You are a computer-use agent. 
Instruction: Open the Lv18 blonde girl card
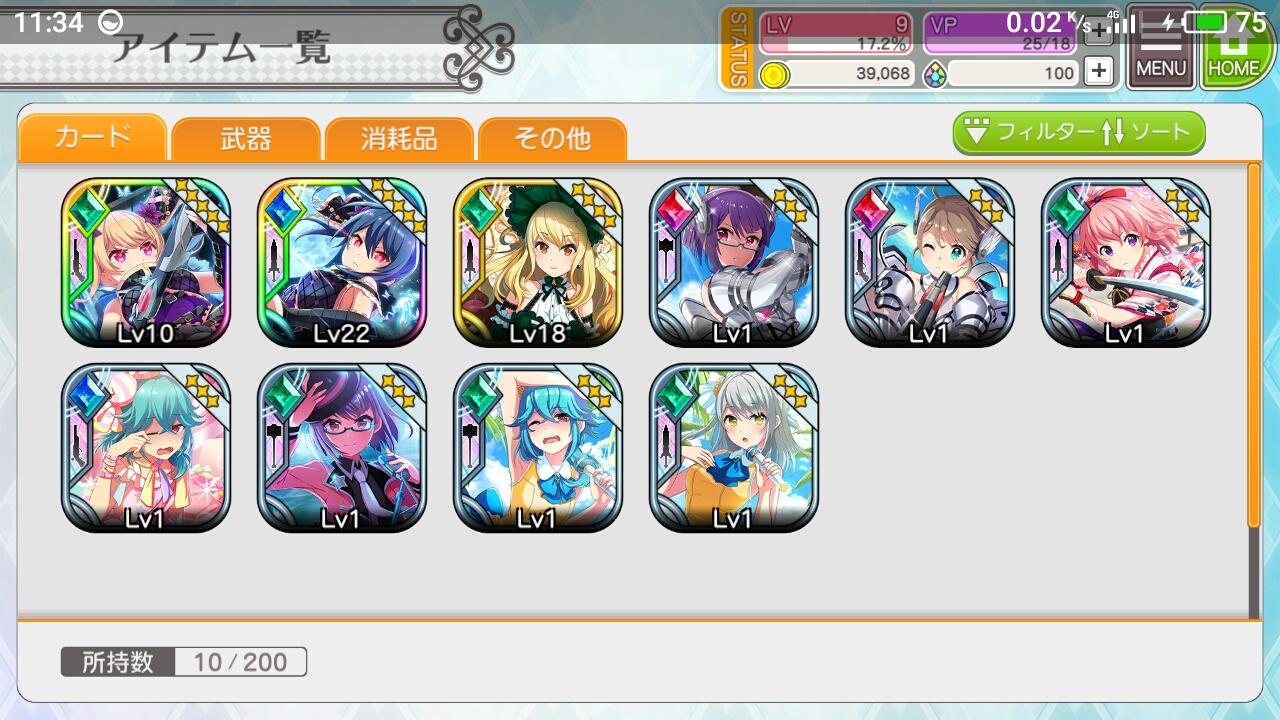pyautogui.click(x=538, y=260)
